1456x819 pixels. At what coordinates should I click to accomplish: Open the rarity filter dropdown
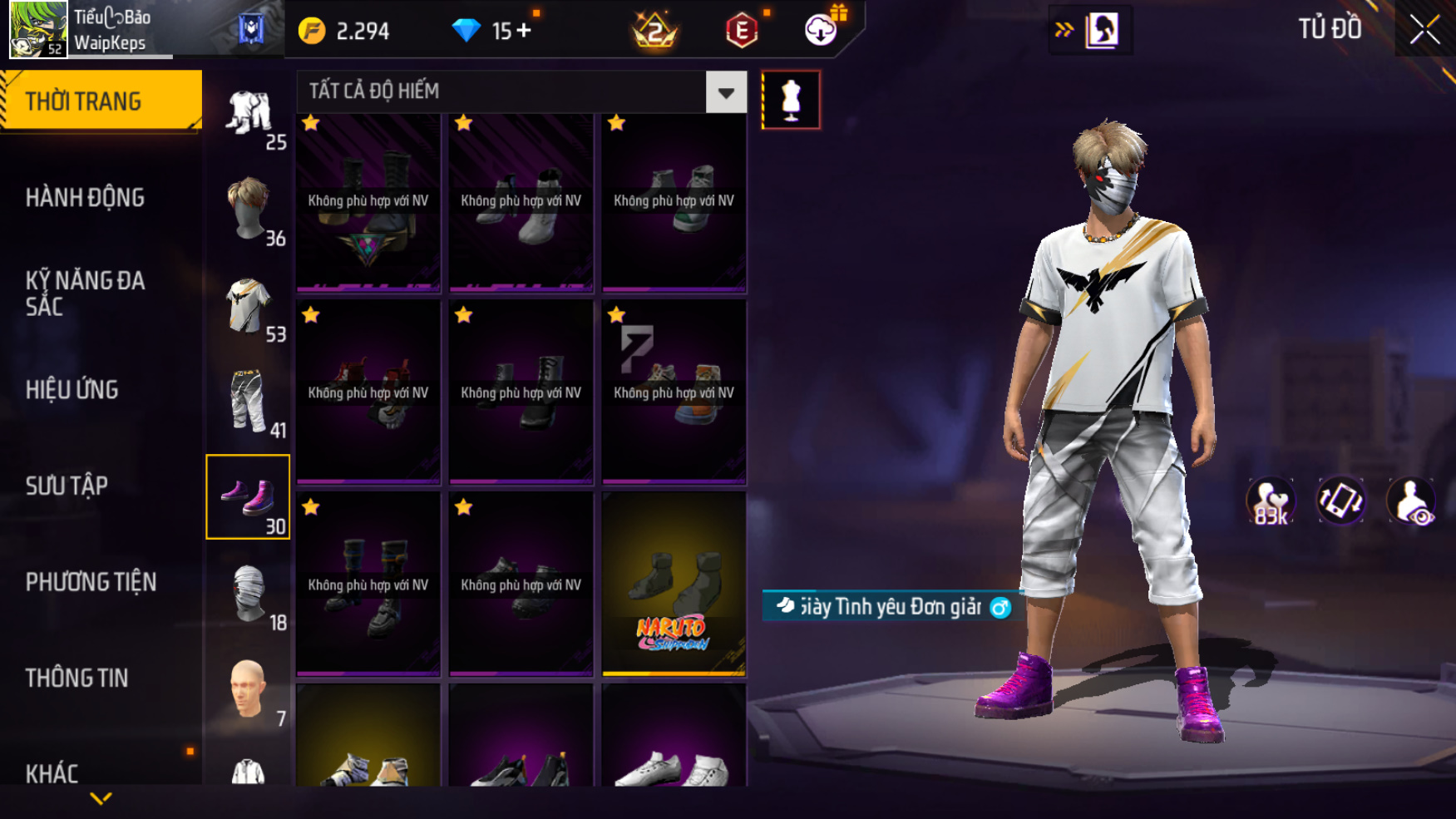(x=726, y=92)
